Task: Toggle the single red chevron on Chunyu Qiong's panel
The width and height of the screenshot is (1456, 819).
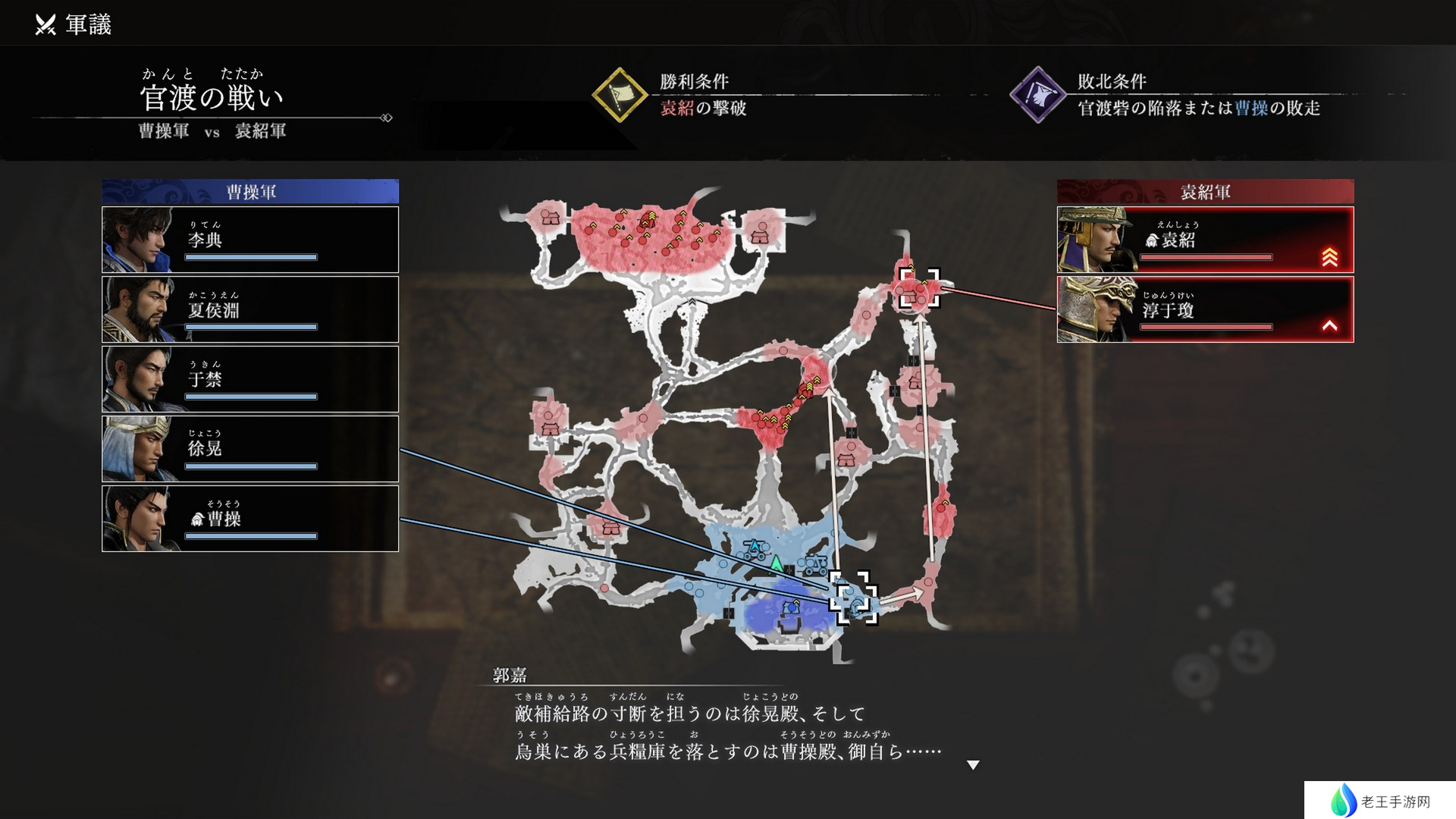Action: click(1331, 326)
